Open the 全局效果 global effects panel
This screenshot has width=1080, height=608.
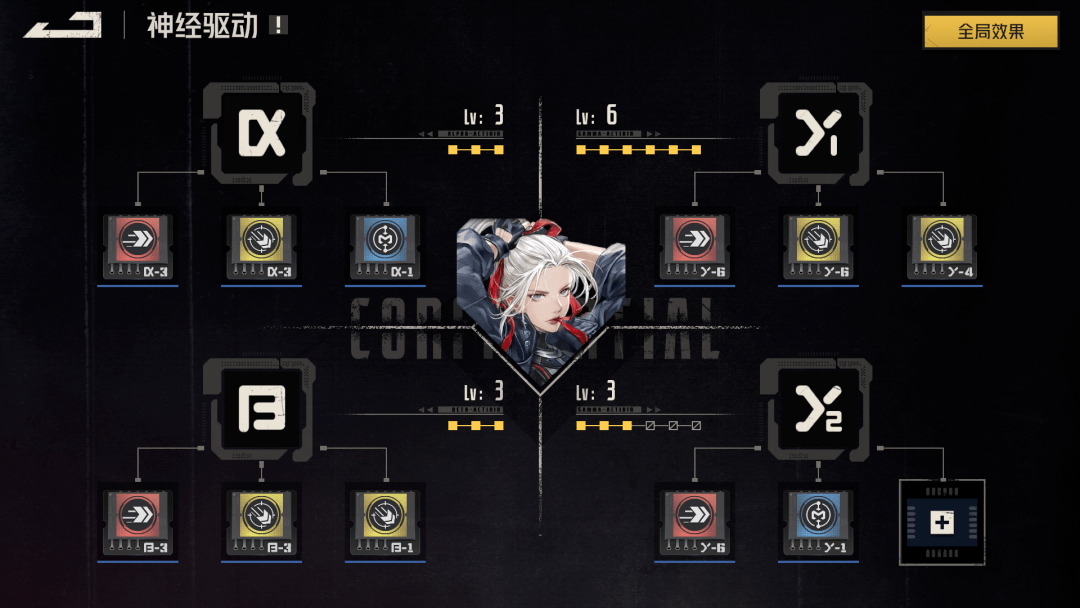990,31
